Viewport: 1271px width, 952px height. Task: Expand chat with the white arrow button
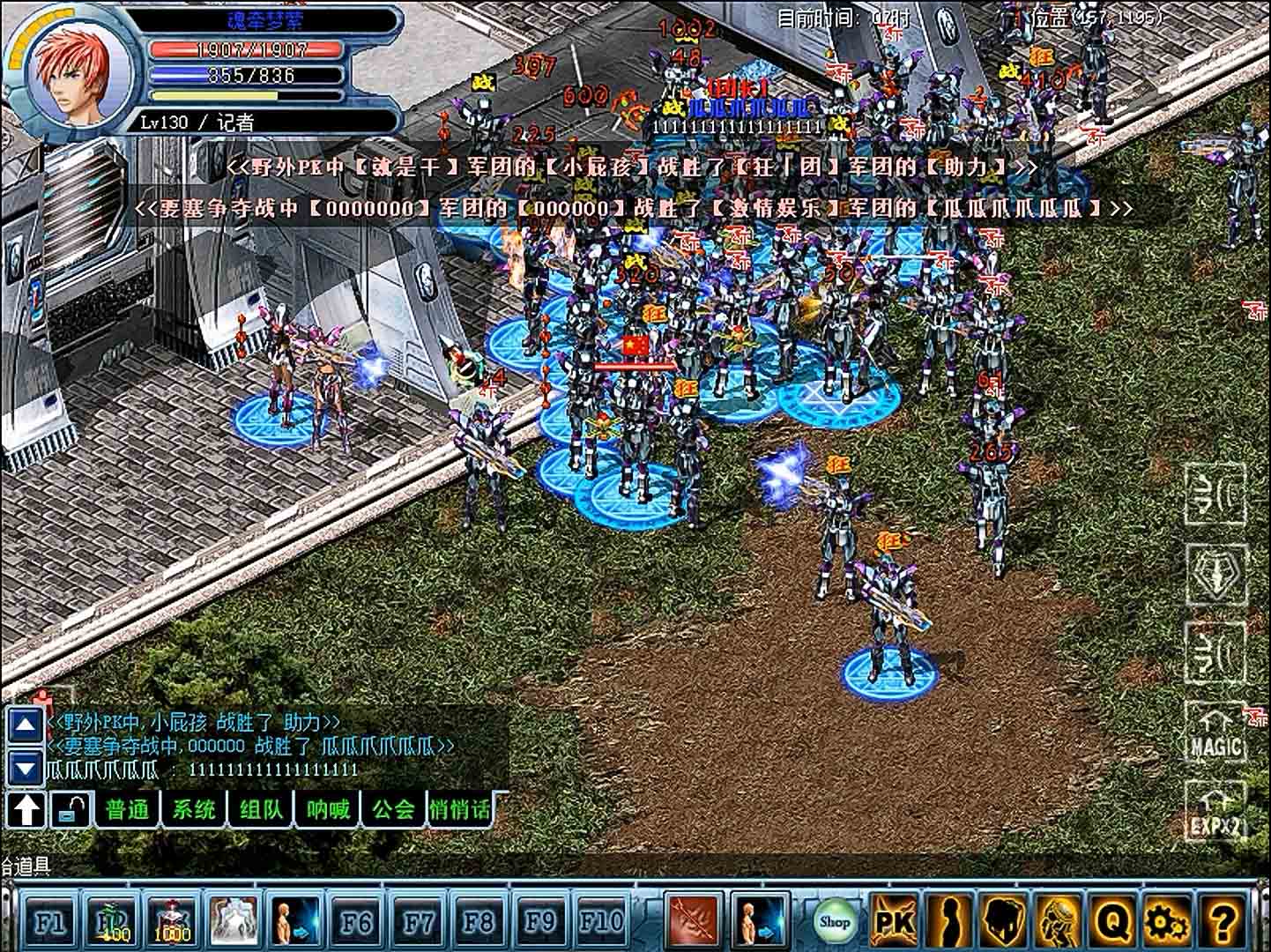click(x=26, y=809)
